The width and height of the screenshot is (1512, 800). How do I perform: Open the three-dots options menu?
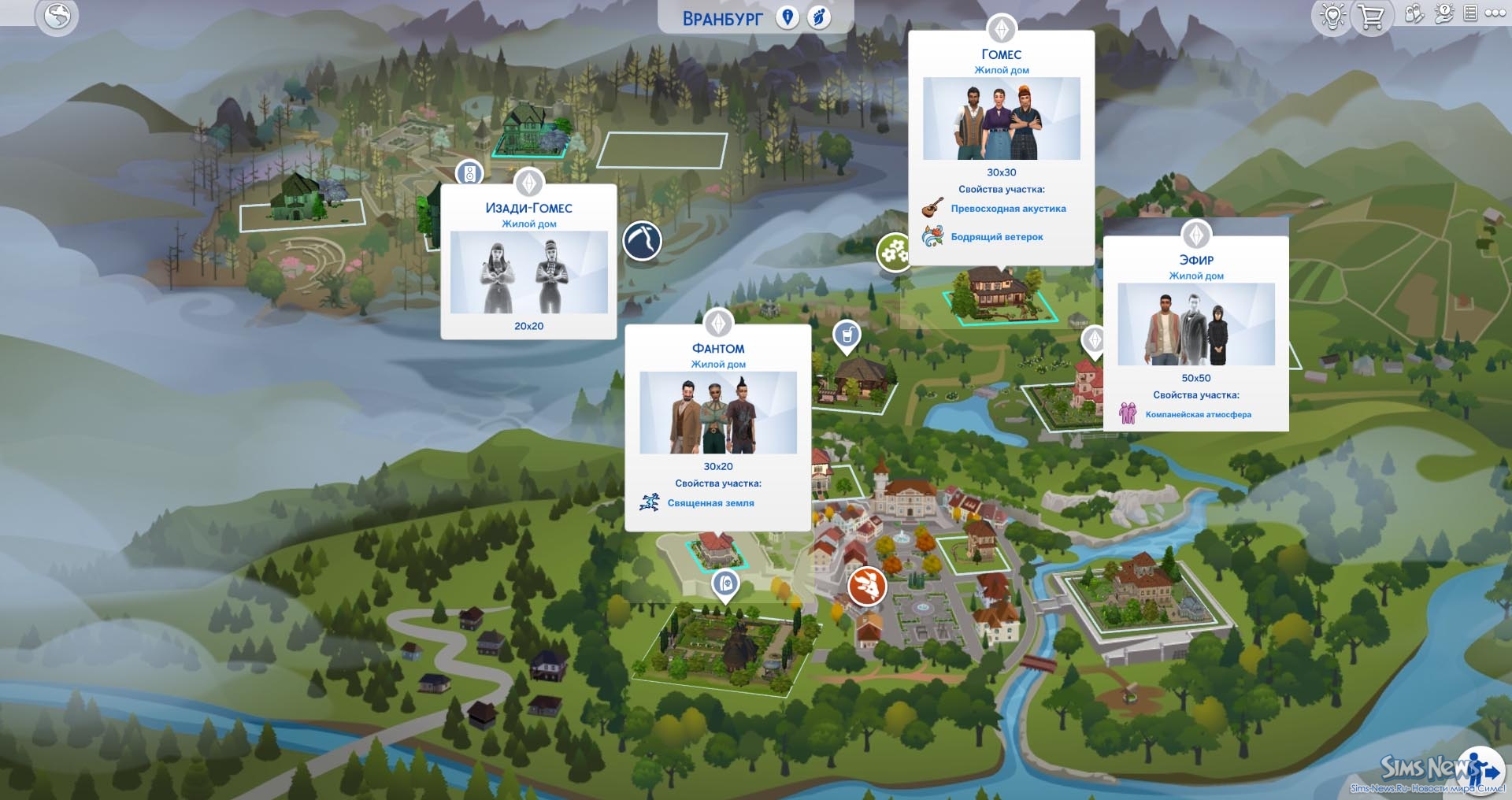pos(1495,13)
